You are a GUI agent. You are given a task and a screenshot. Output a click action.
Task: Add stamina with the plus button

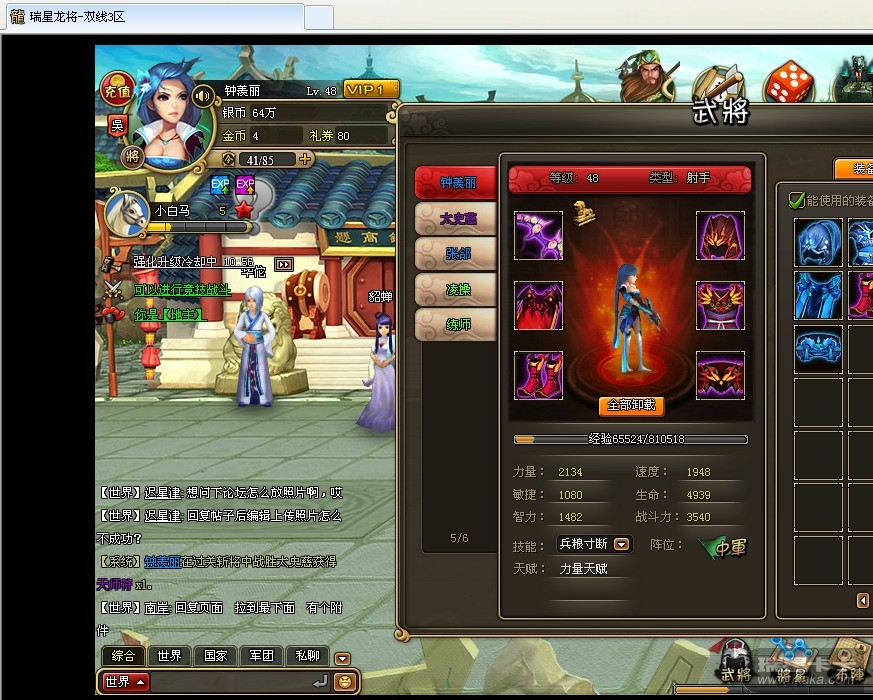(305, 159)
